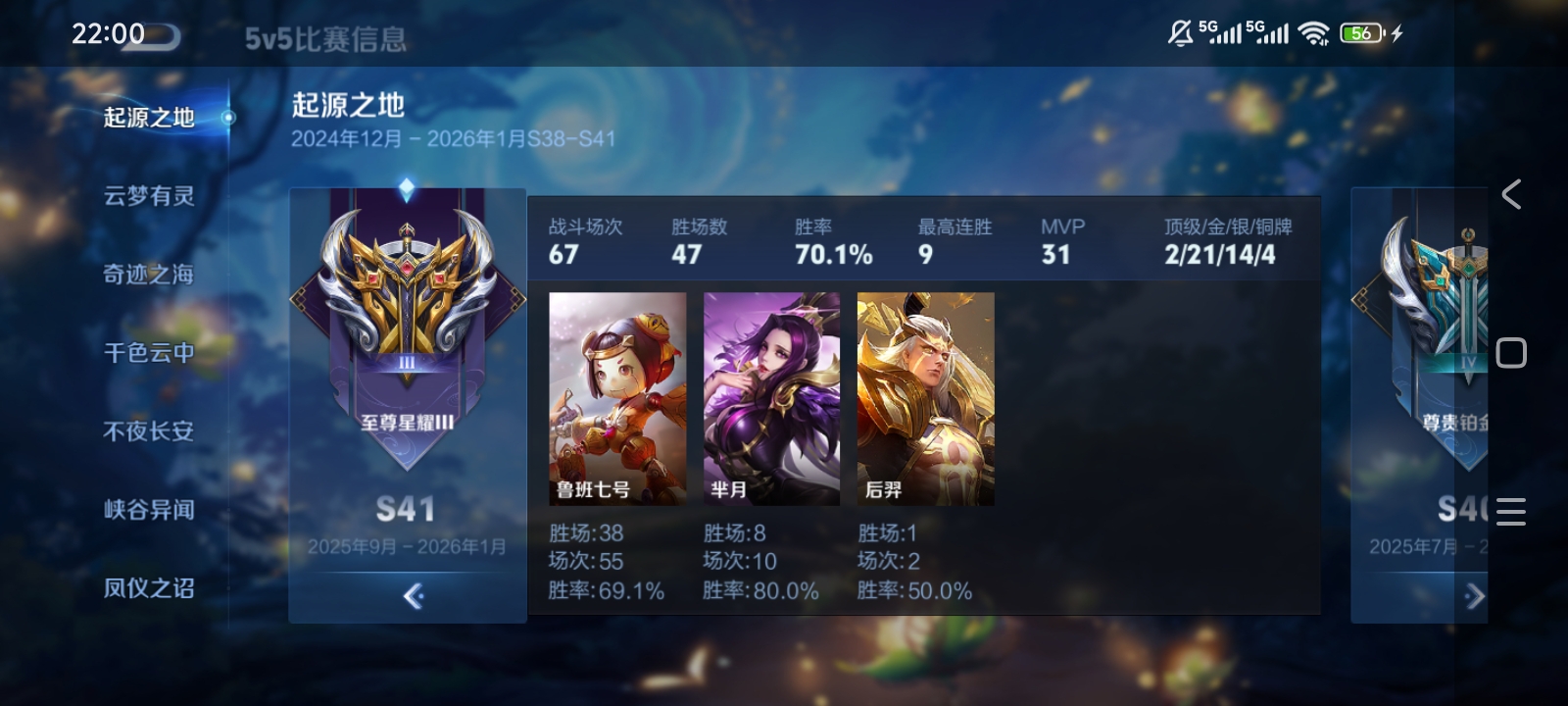Image resolution: width=1568 pixels, height=706 pixels.
Task: Show the 峡谷异闻 tab
Action: (149, 510)
